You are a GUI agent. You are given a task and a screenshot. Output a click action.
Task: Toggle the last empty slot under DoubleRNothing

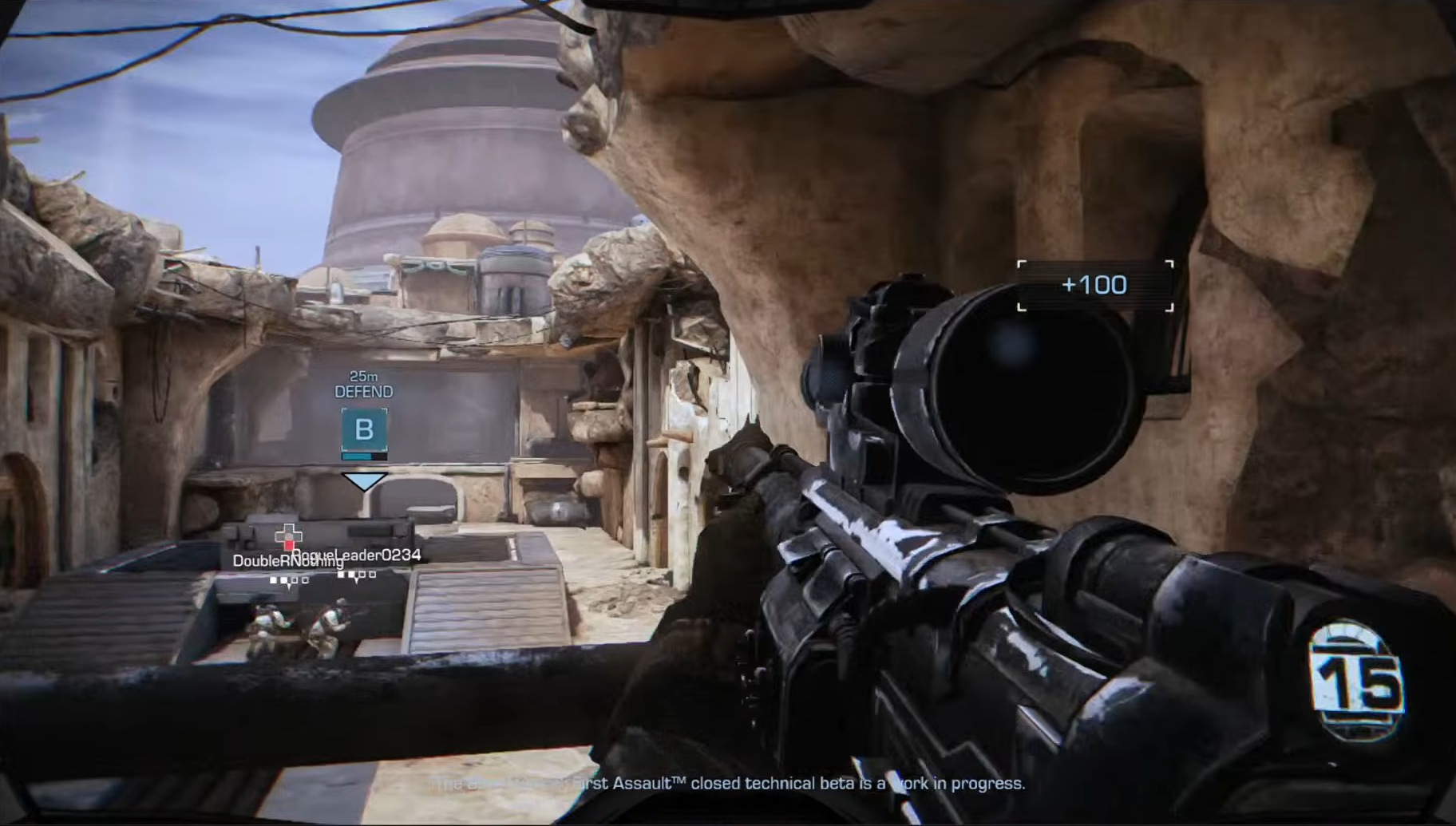pos(305,580)
